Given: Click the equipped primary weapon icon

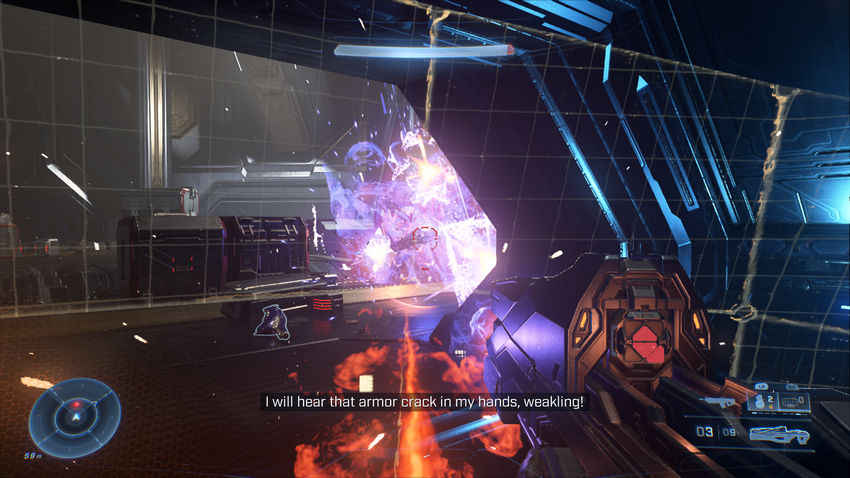Looking at the screenshot, I should click(779, 434).
